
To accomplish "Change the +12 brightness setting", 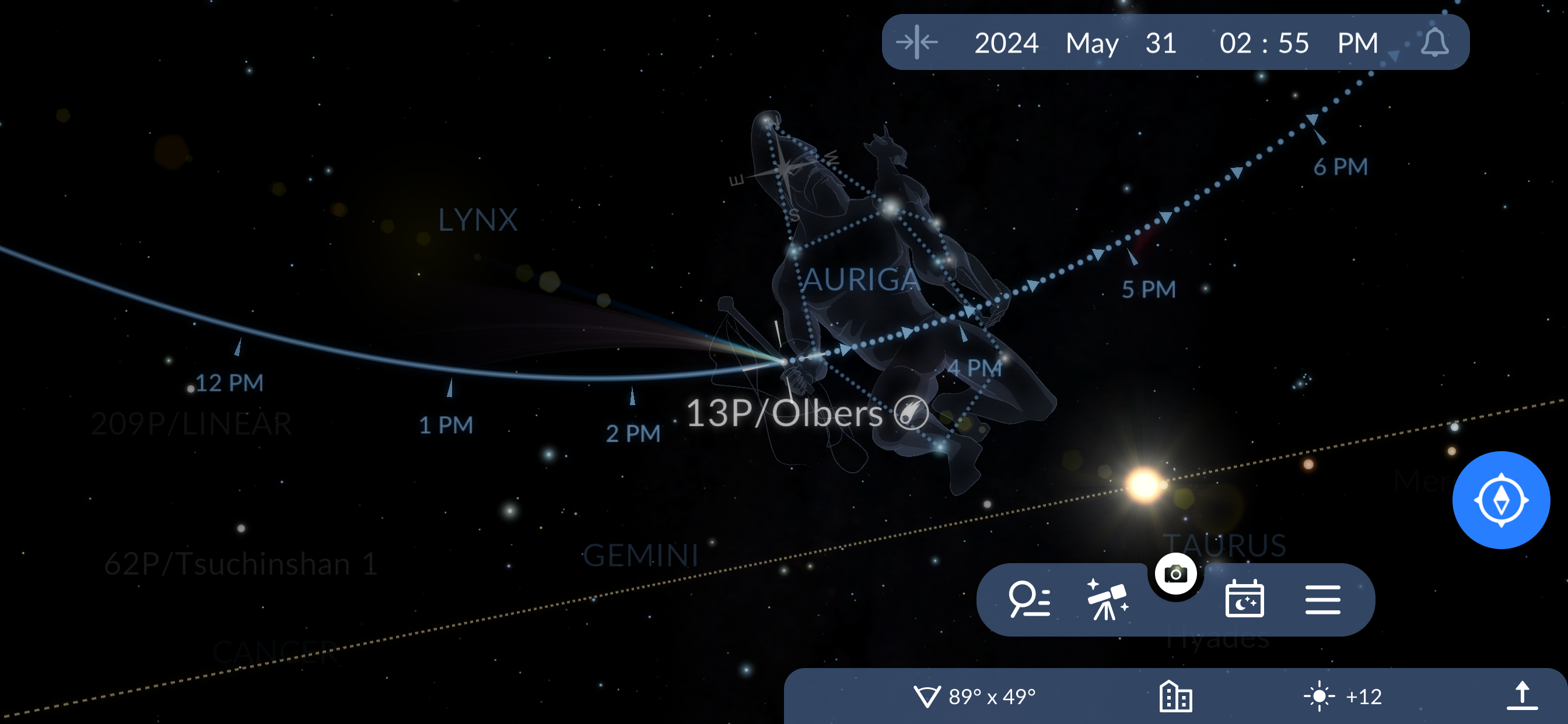I will pos(1343,696).
